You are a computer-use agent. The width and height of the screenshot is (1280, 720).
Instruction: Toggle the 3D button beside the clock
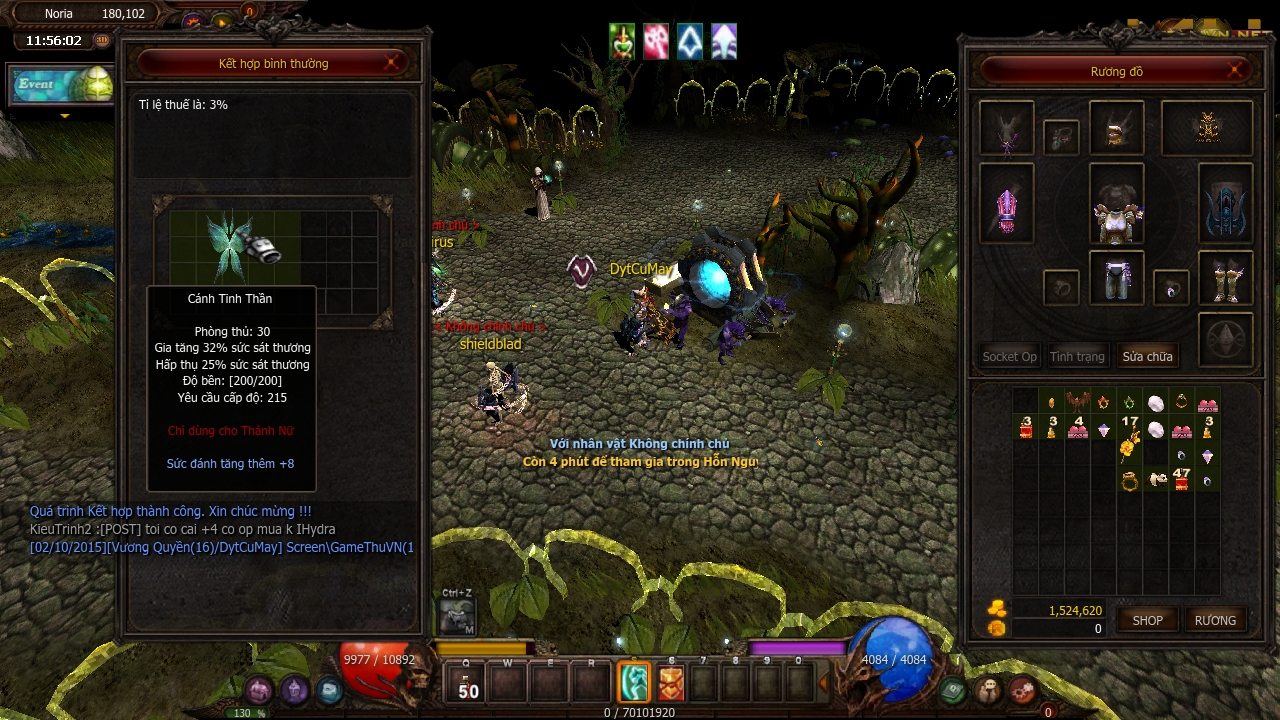pyautogui.click(x=102, y=41)
